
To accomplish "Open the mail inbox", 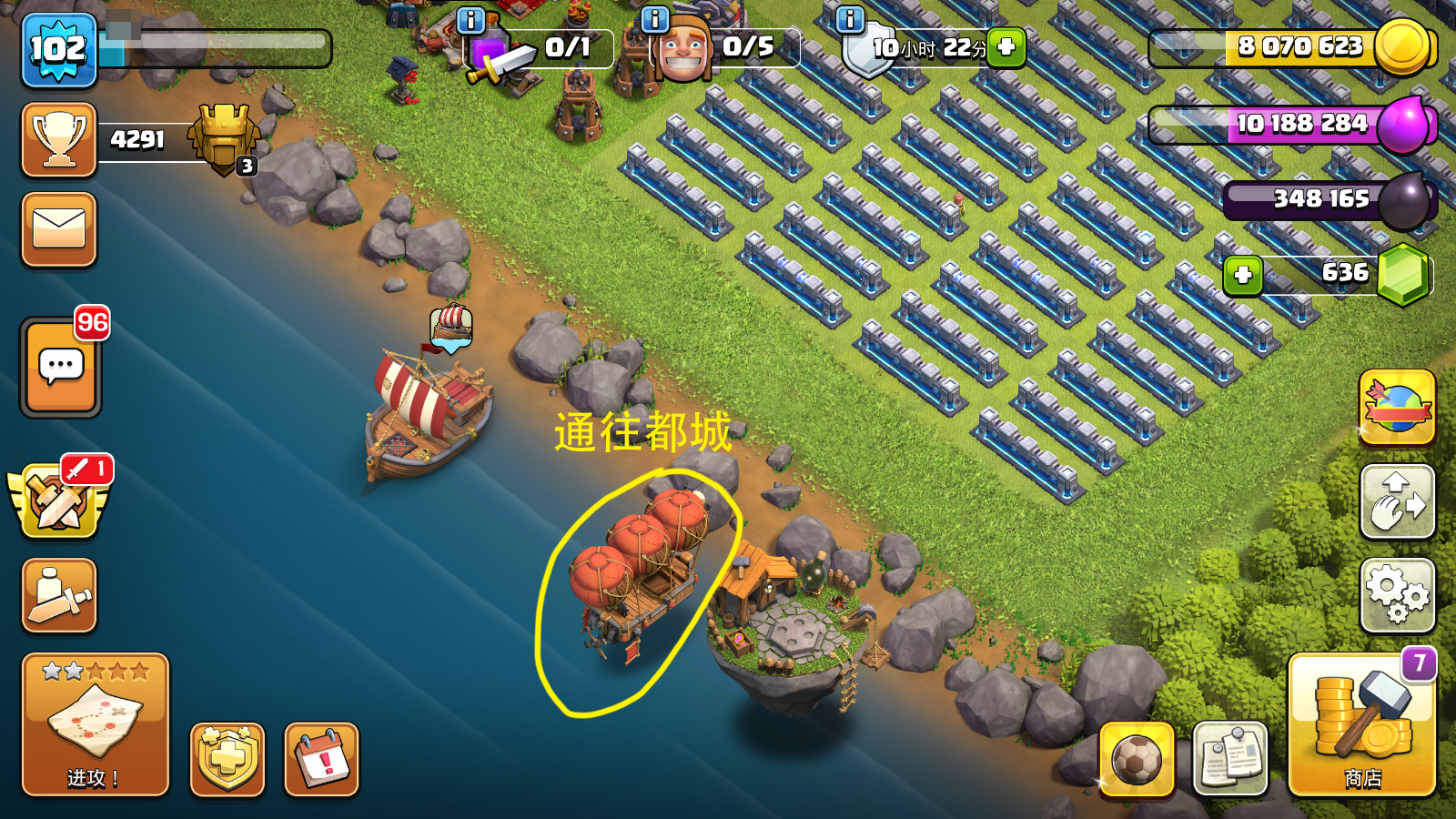I will [x=59, y=229].
